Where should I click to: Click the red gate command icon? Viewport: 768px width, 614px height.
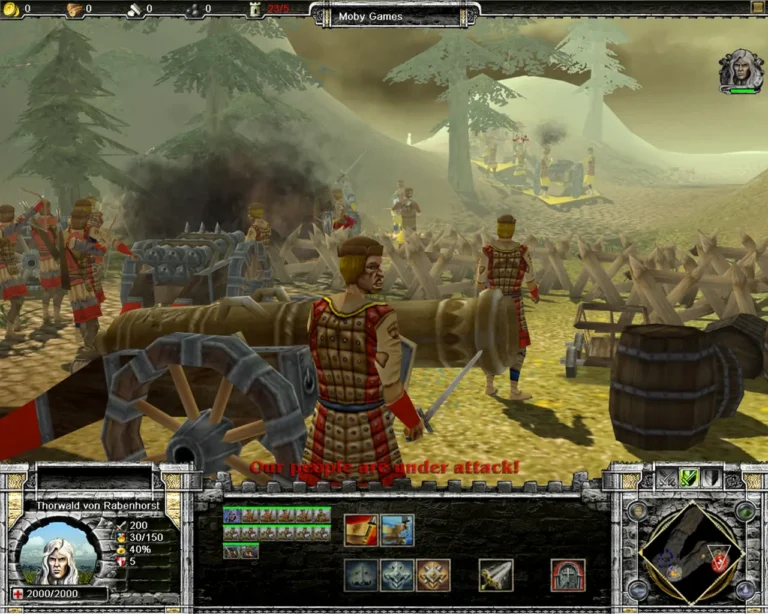pos(567,575)
